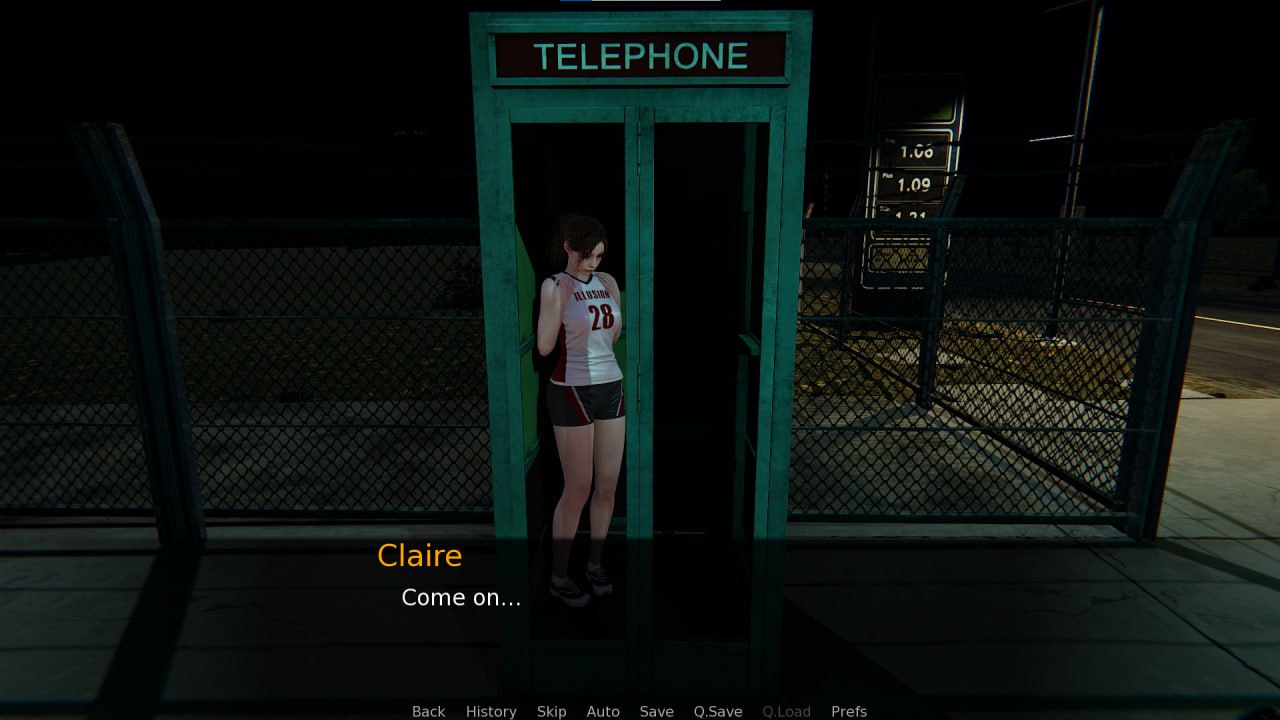
Task: Click the 'Come on...' dialogue text
Action: (460, 598)
